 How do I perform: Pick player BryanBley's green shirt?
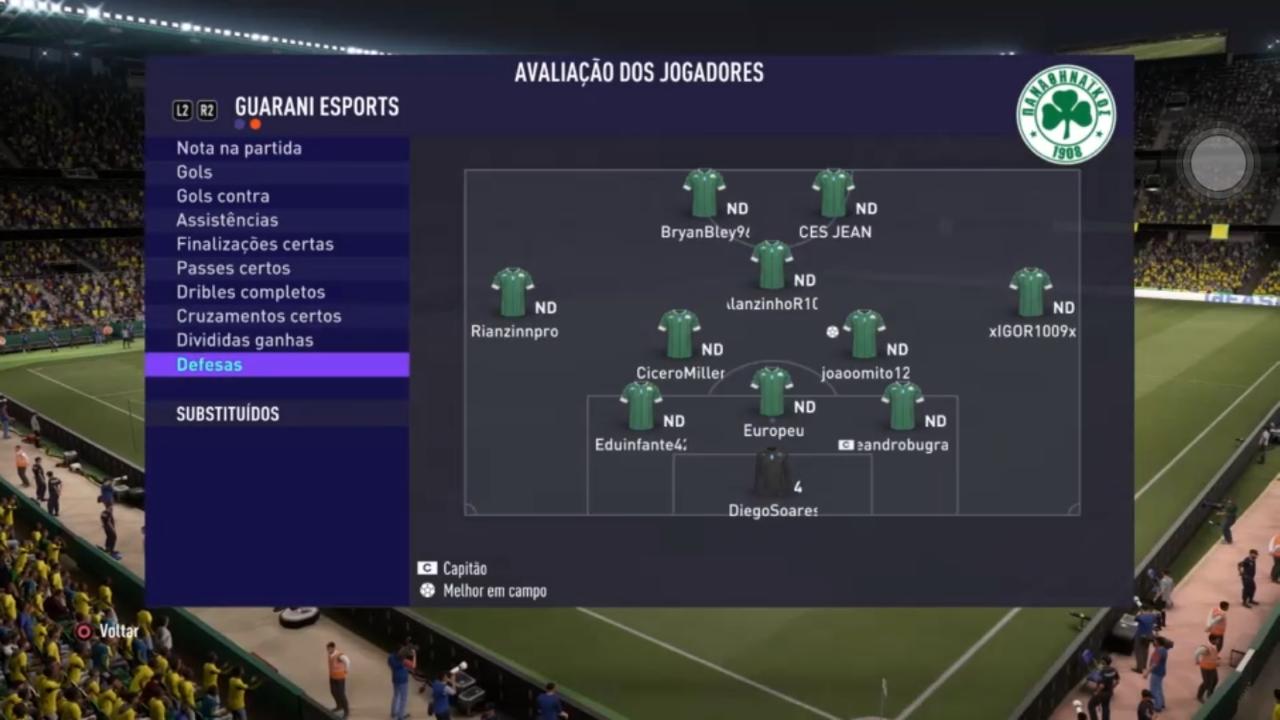pyautogui.click(x=704, y=193)
